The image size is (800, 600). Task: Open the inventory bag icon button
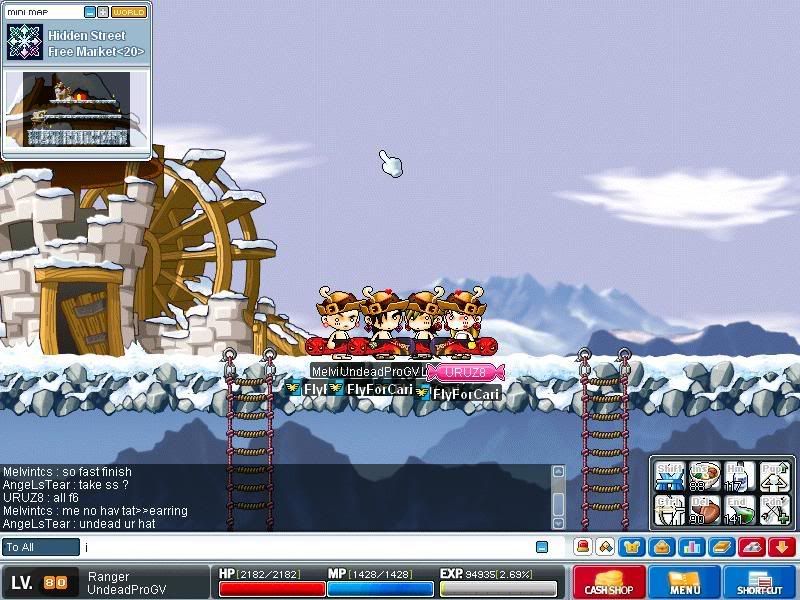(x=660, y=547)
